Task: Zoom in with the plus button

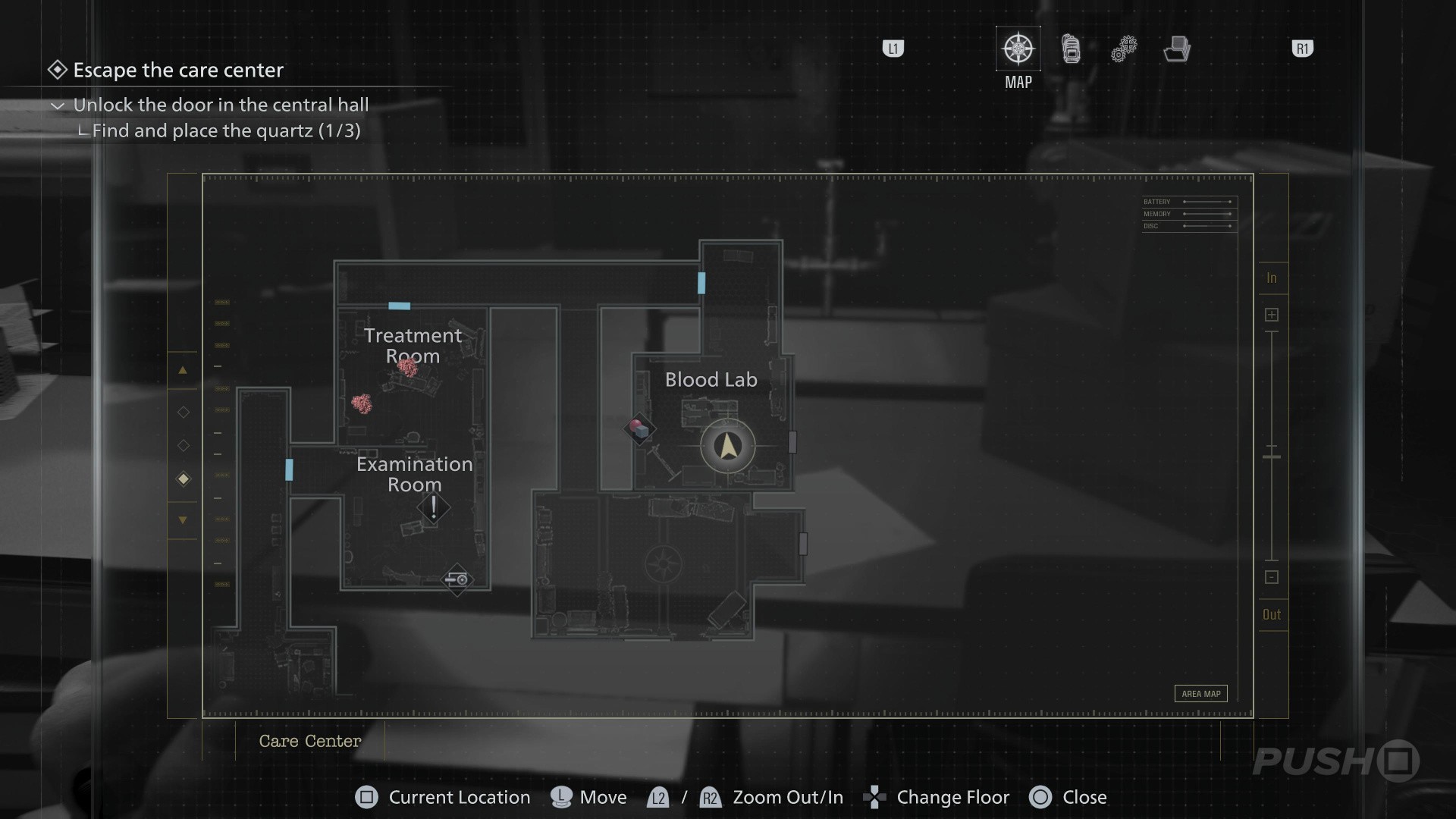Action: click(x=1272, y=315)
